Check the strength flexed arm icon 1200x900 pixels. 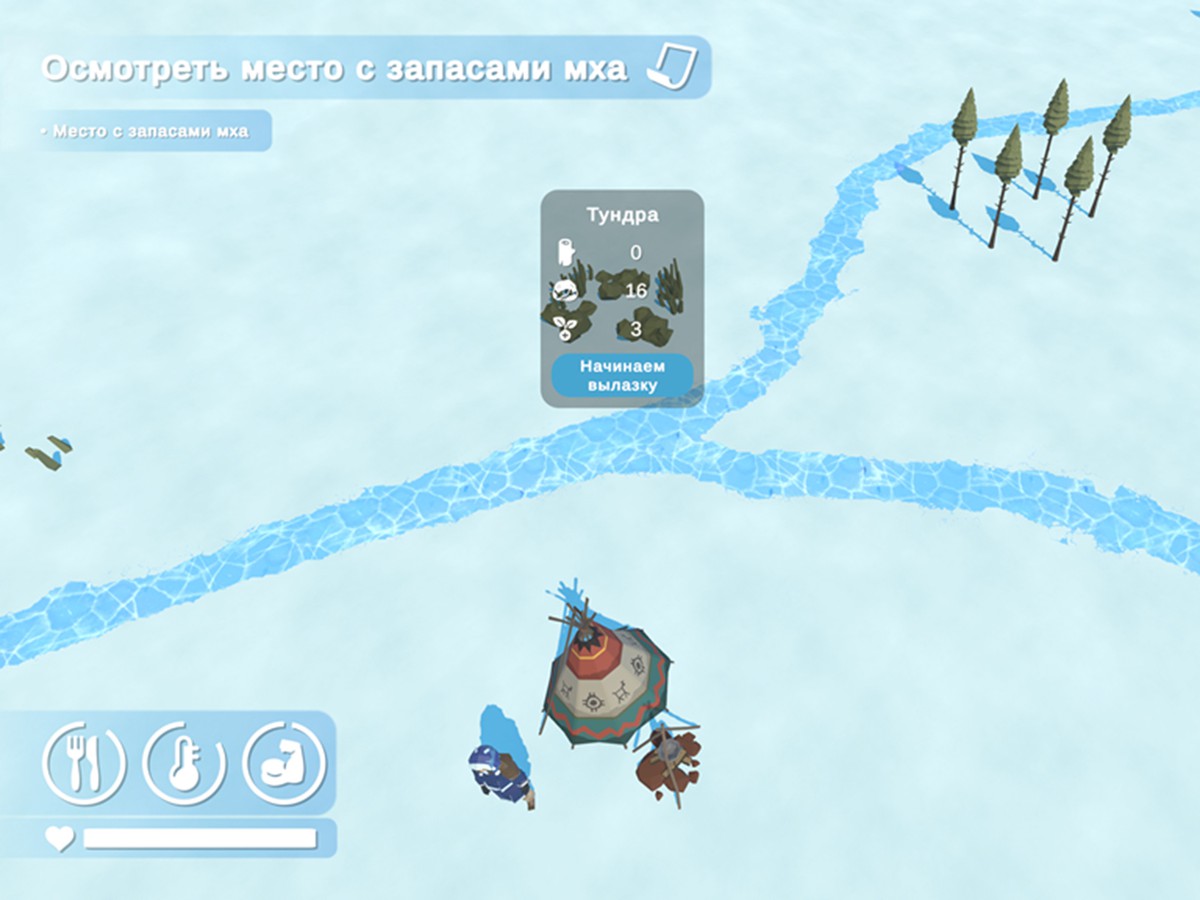tap(284, 764)
